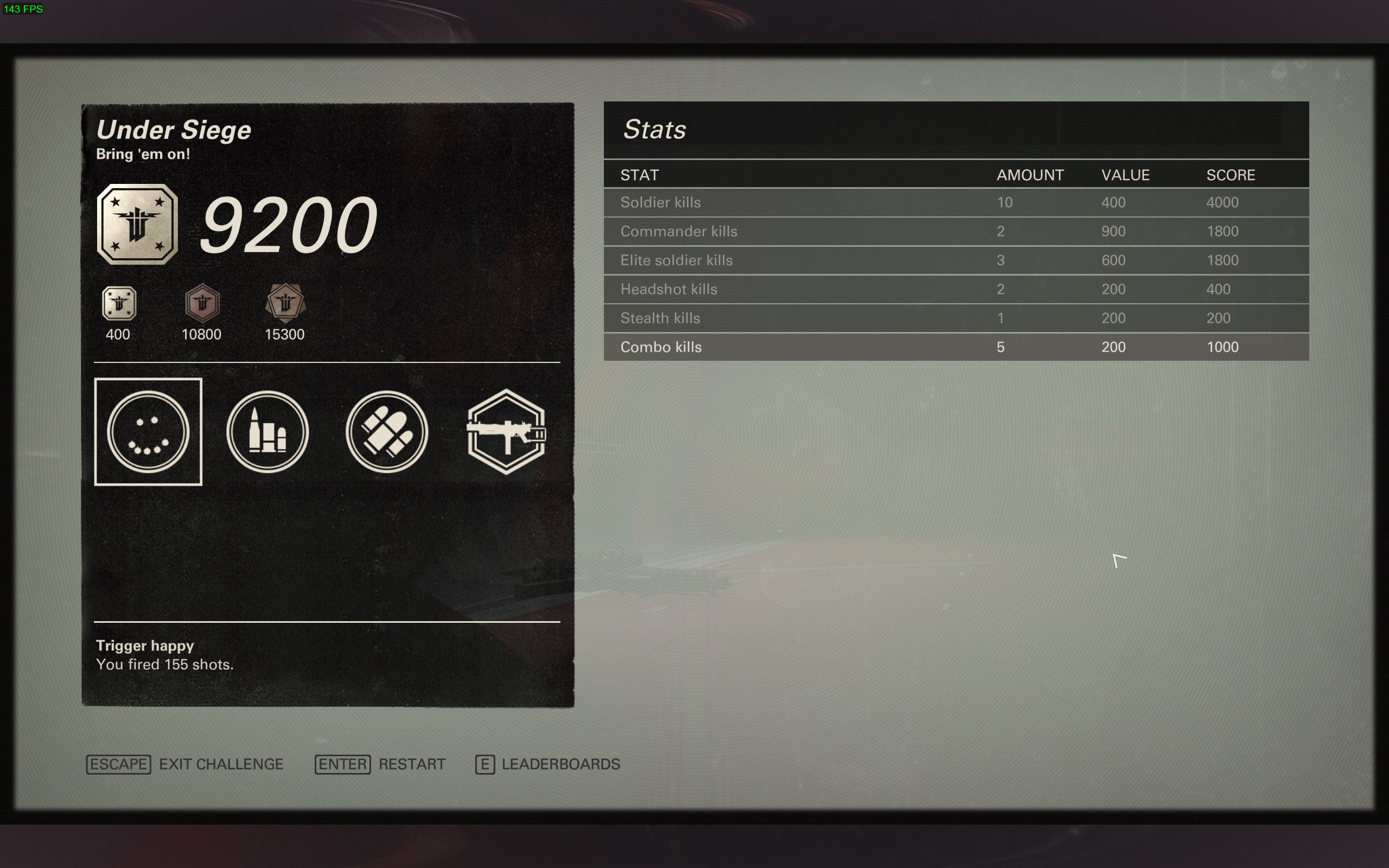Choose the scattered shells badge
The height and width of the screenshot is (868, 1389).
point(387,432)
